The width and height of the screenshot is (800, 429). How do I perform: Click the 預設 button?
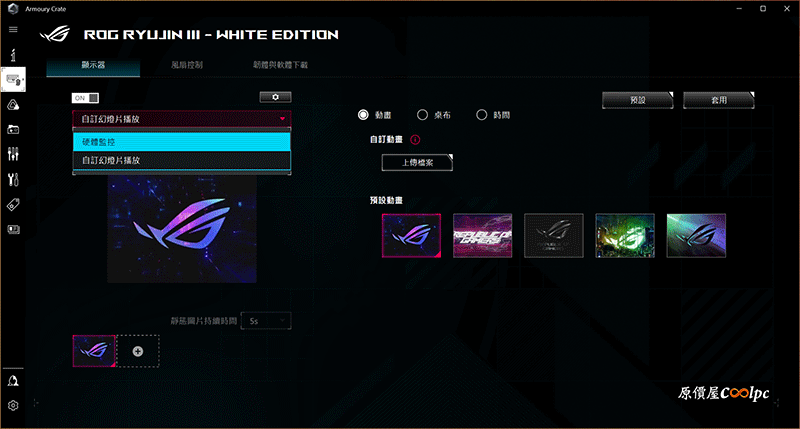[x=638, y=101]
